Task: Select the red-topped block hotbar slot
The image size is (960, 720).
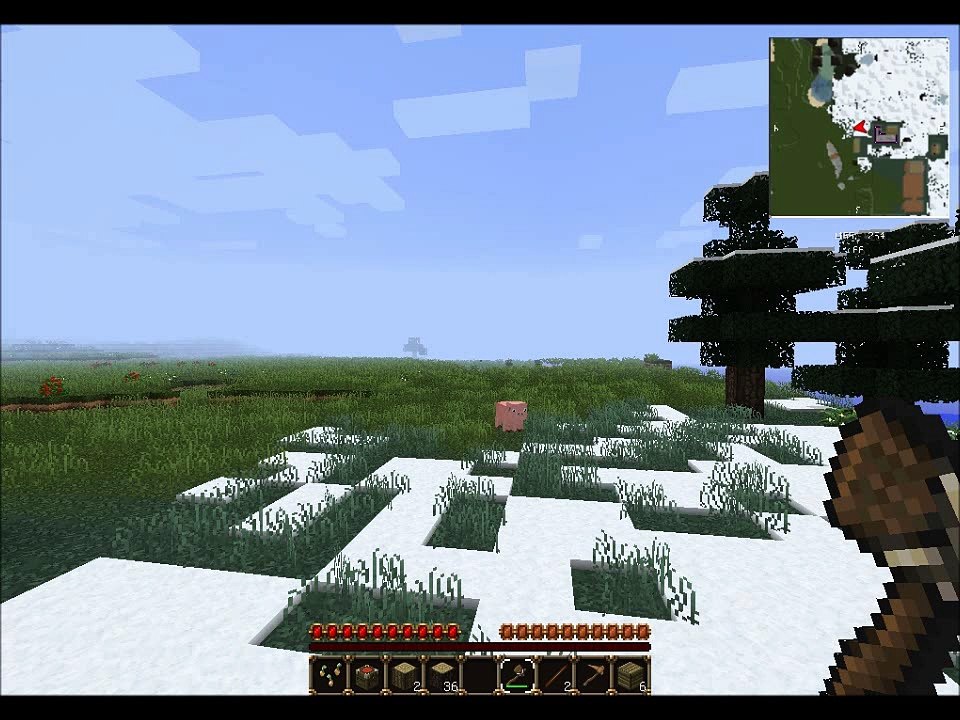Action: 366,675
